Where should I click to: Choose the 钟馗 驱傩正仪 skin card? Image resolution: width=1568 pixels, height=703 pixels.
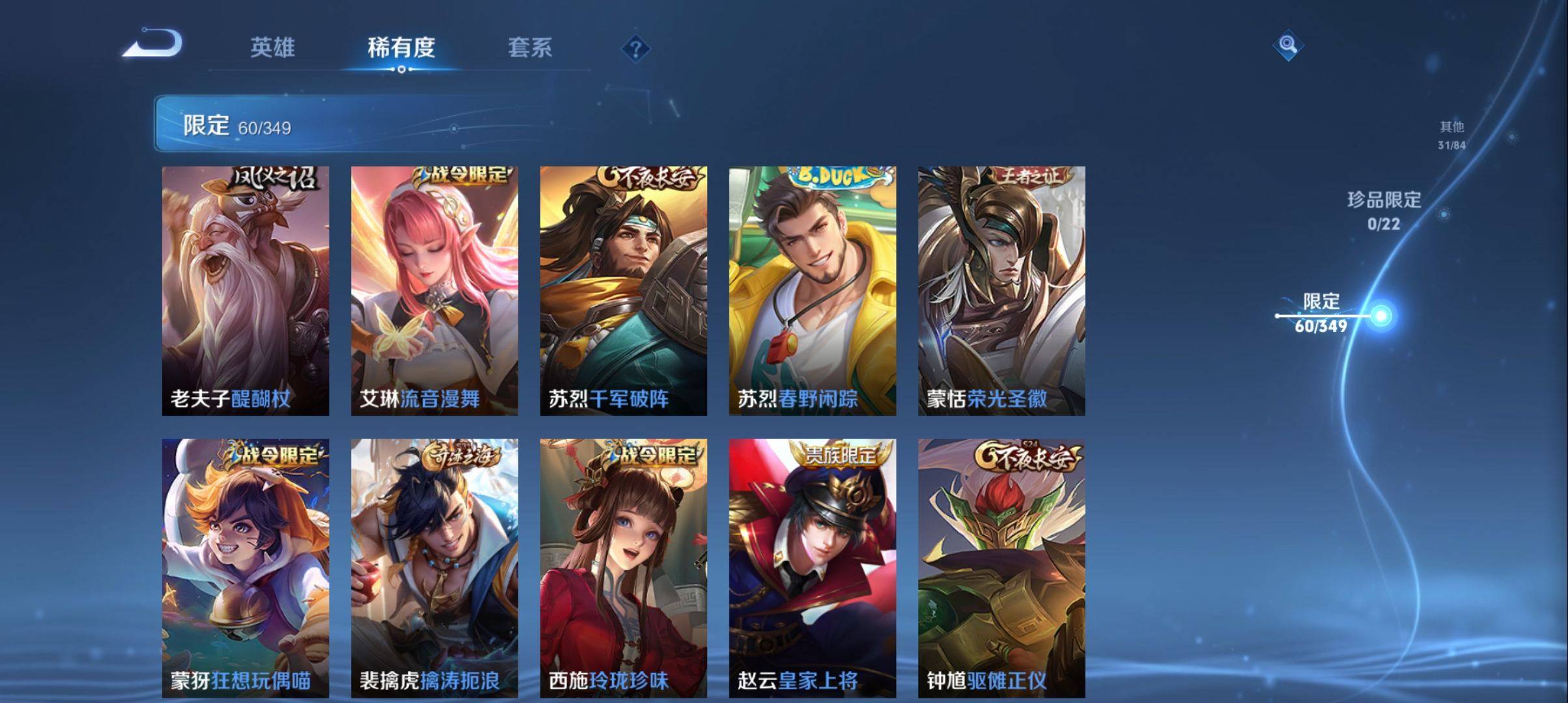pos(1001,567)
